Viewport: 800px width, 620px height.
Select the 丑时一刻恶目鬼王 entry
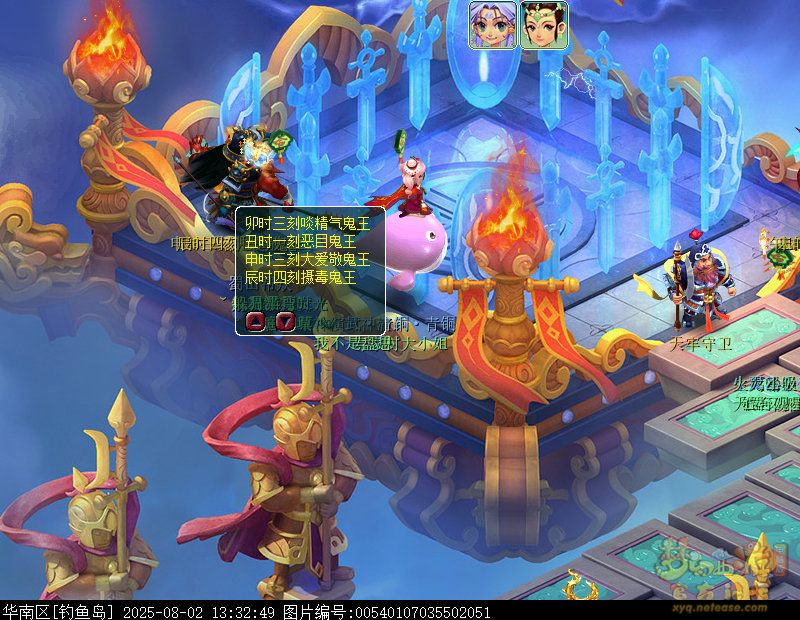[300, 241]
